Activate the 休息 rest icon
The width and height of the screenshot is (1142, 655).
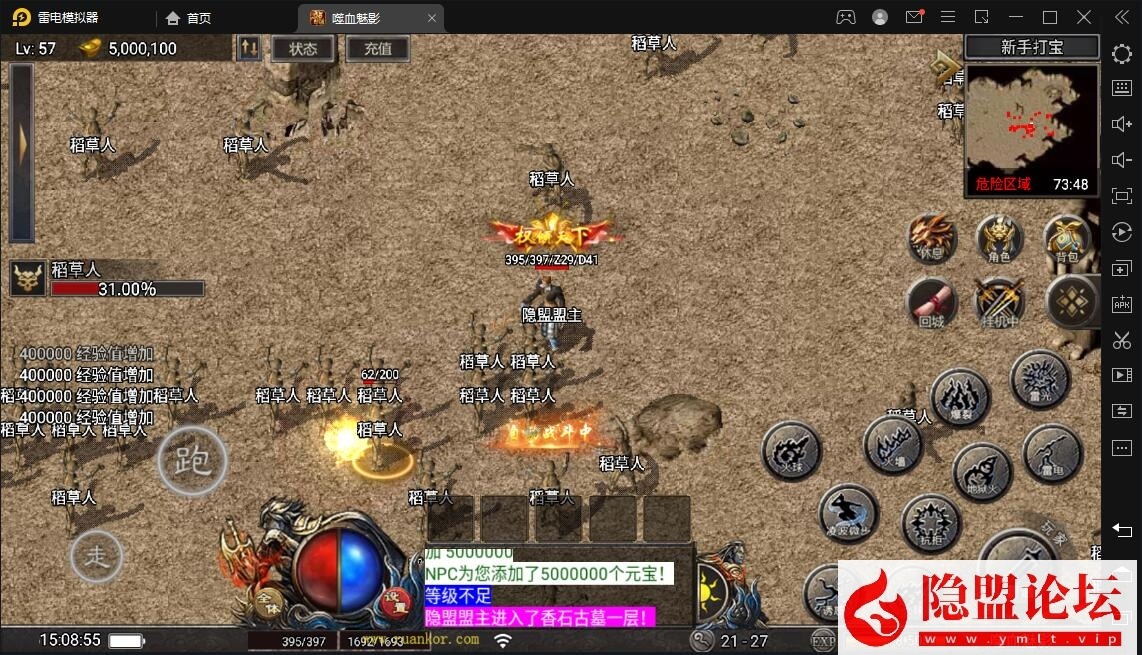click(932, 240)
